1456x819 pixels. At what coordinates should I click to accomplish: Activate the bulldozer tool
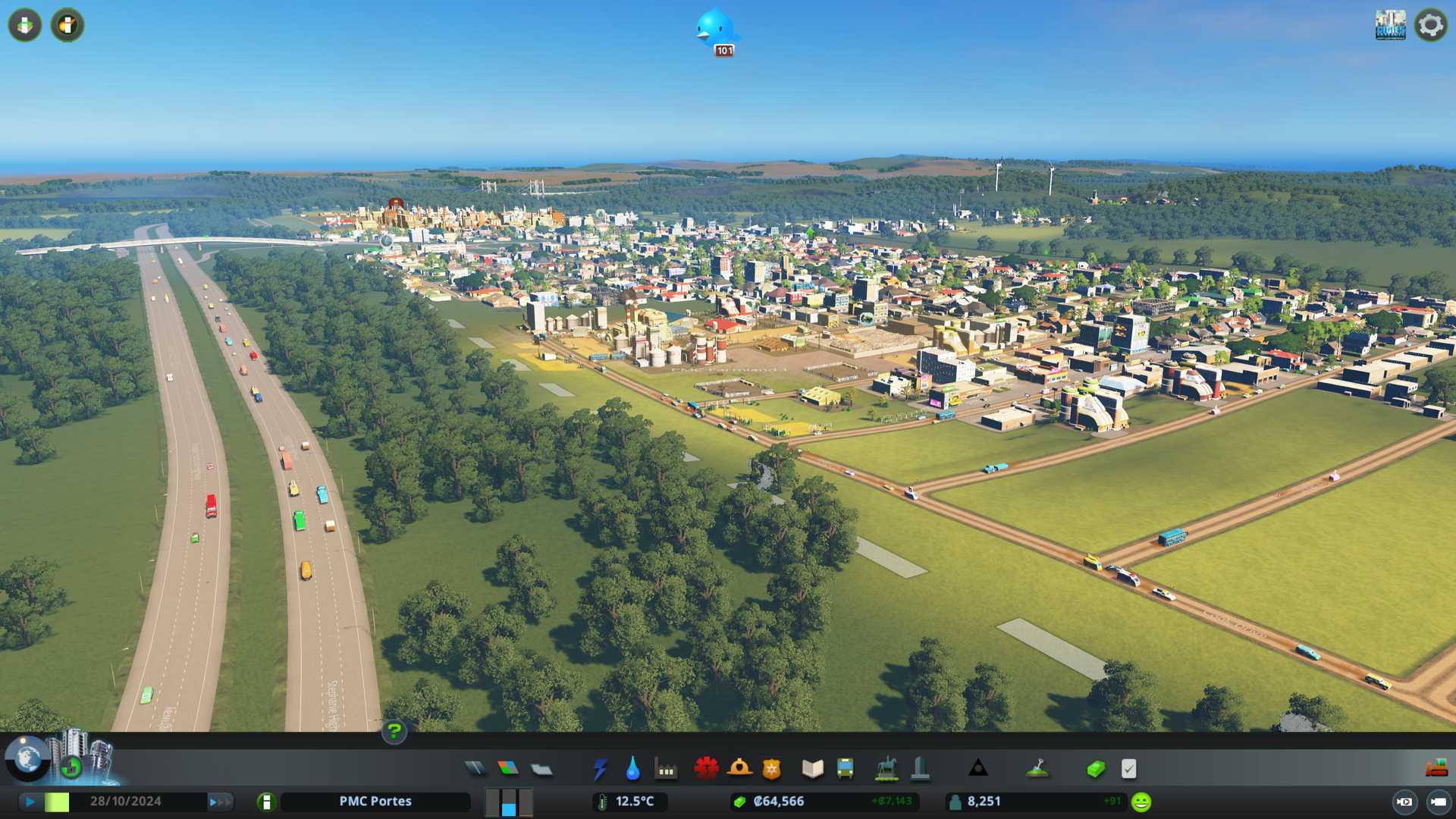[x=1436, y=769]
